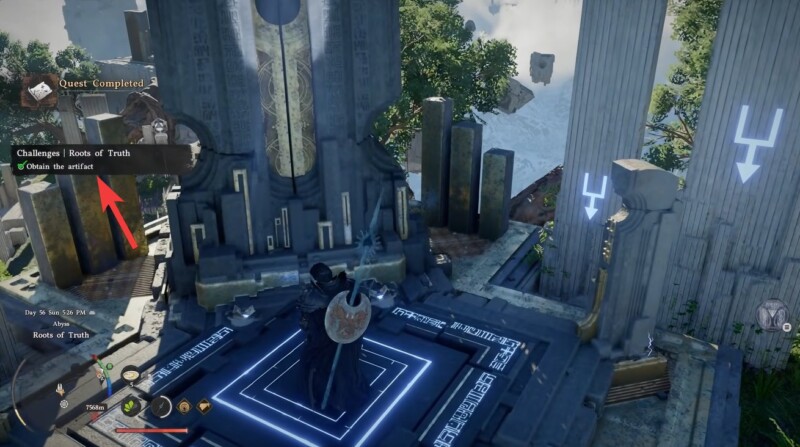Use the first diamond-shaped item slot

tap(186, 405)
